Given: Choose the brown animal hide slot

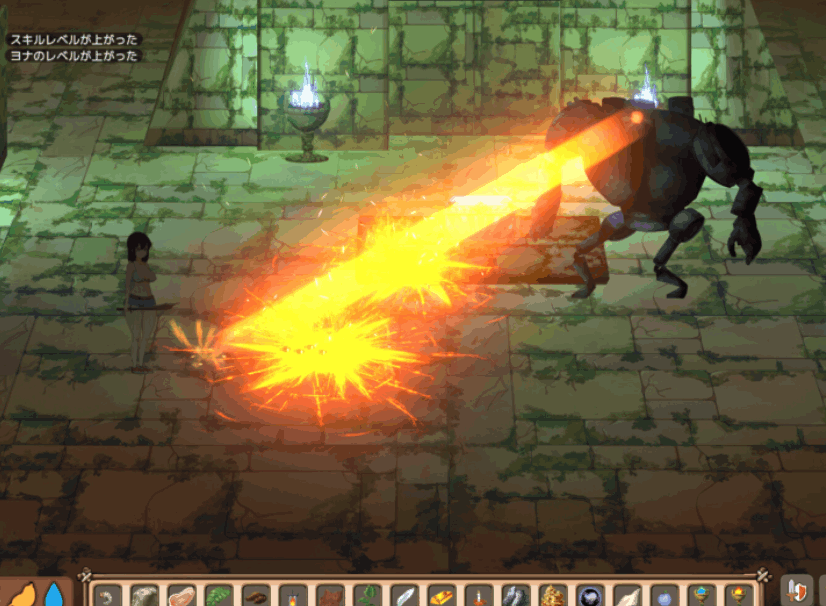Looking at the screenshot, I should click(329, 597).
